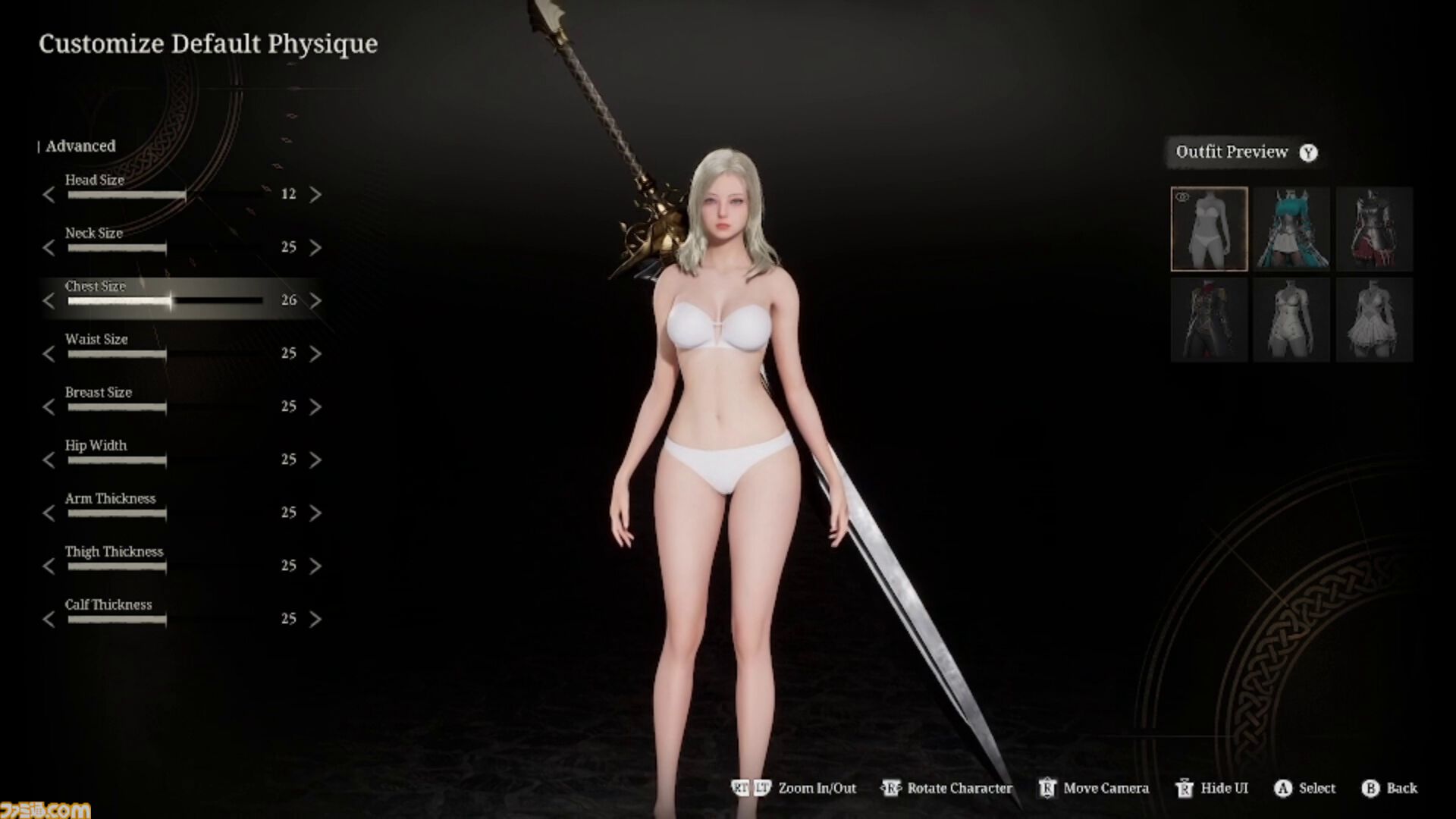The height and width of the screenshot is (819, 1456).
Task: Toggle visibility of the currently equipped outfit preview
Action: [1182, 195]
